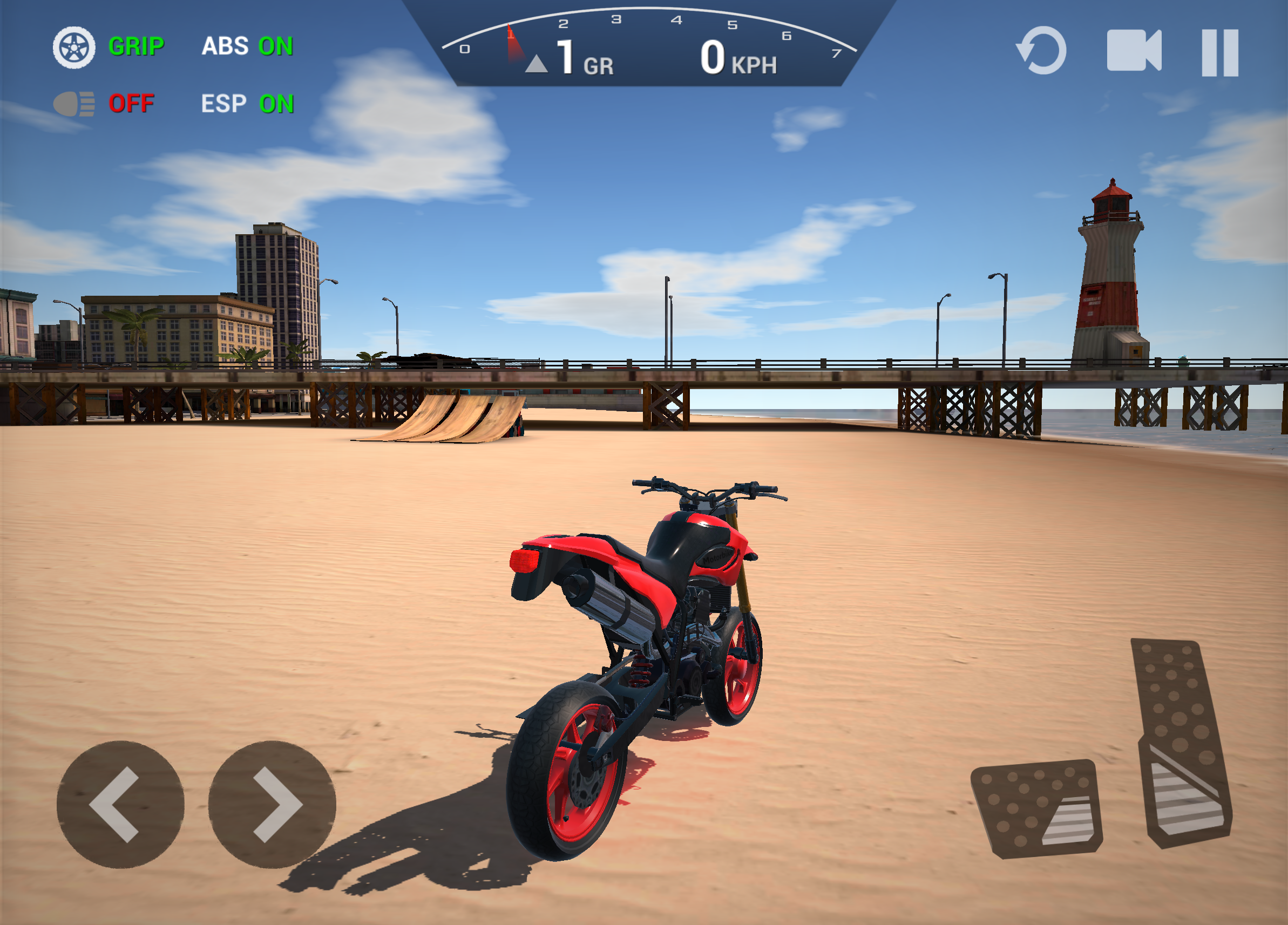Viewport: 1288px width, 925px height.
Task: Select the KPH speed readout
Action: pos(736,59)
